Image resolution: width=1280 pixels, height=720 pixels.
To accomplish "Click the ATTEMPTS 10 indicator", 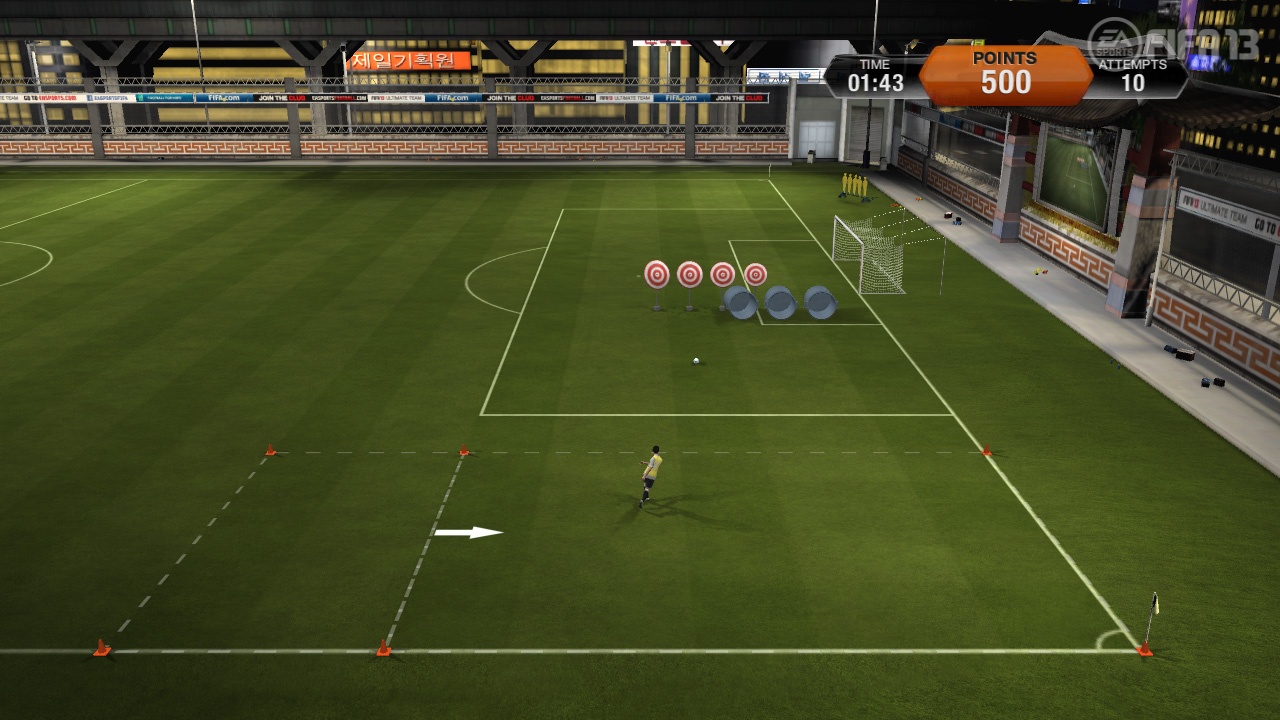I will point(1135,73).
